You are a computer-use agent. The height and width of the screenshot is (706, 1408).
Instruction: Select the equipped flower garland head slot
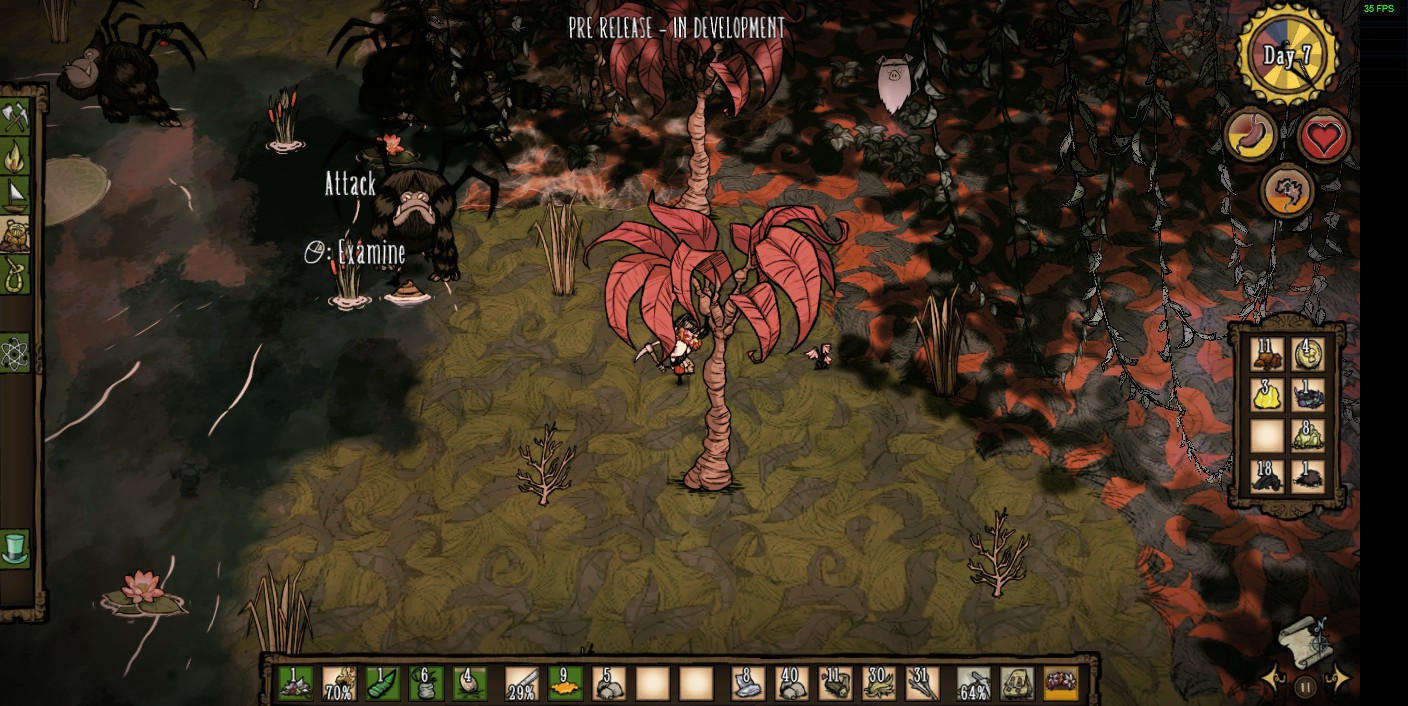(1061, 684)
